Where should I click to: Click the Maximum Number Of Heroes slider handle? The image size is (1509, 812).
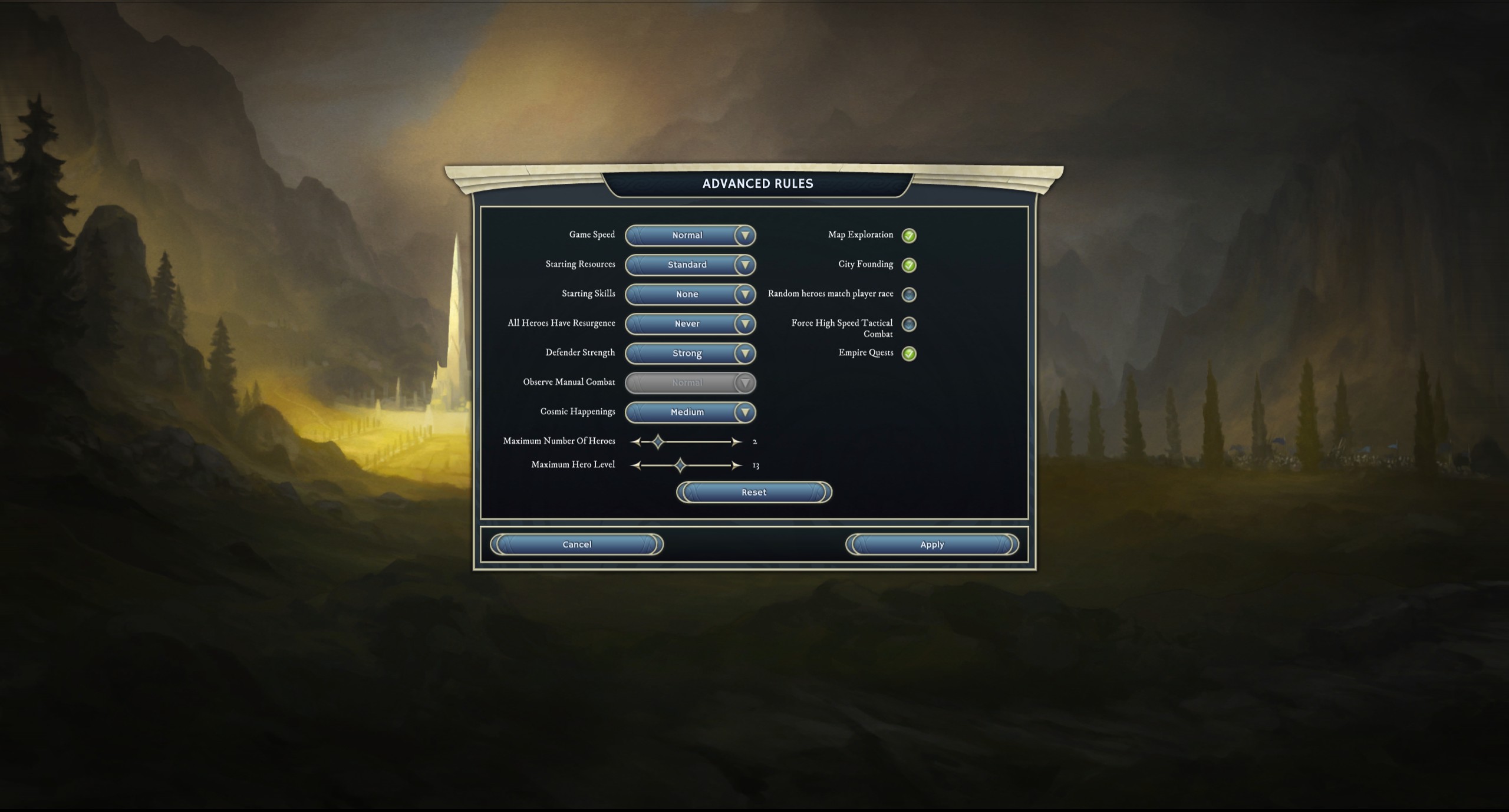tap(658, 441)
